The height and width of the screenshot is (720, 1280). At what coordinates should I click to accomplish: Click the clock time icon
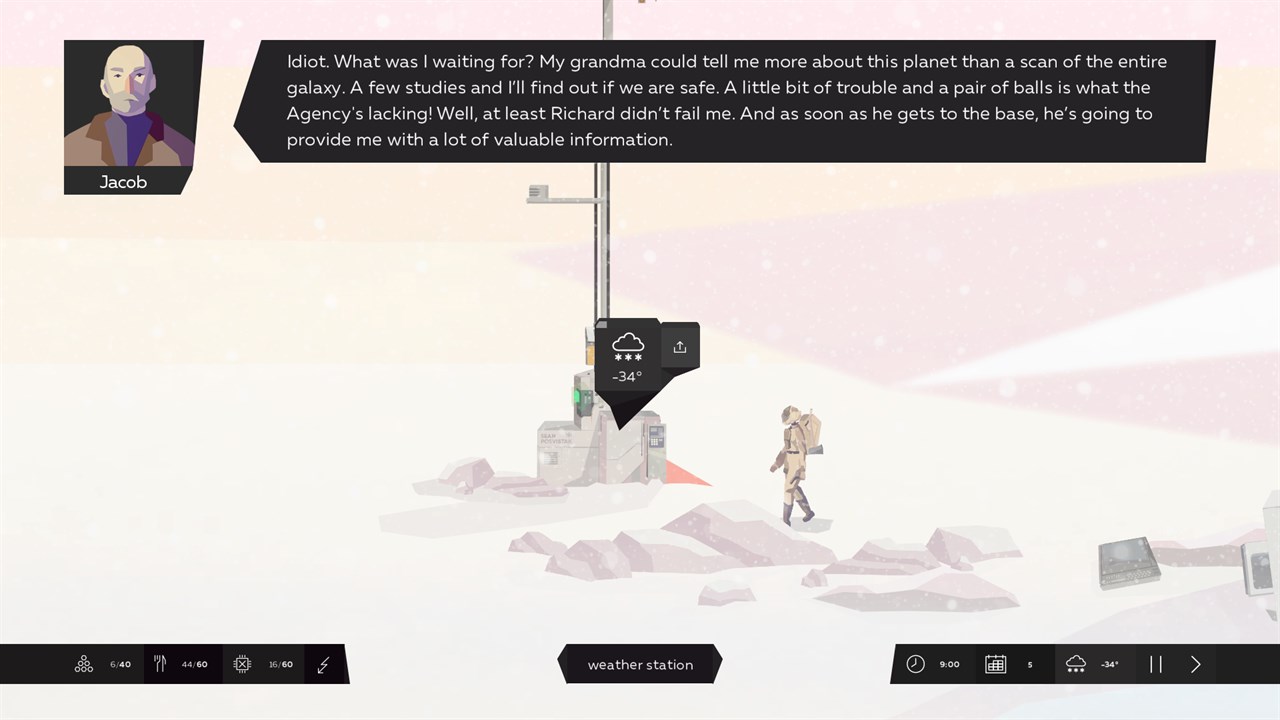tap(915, 664)
